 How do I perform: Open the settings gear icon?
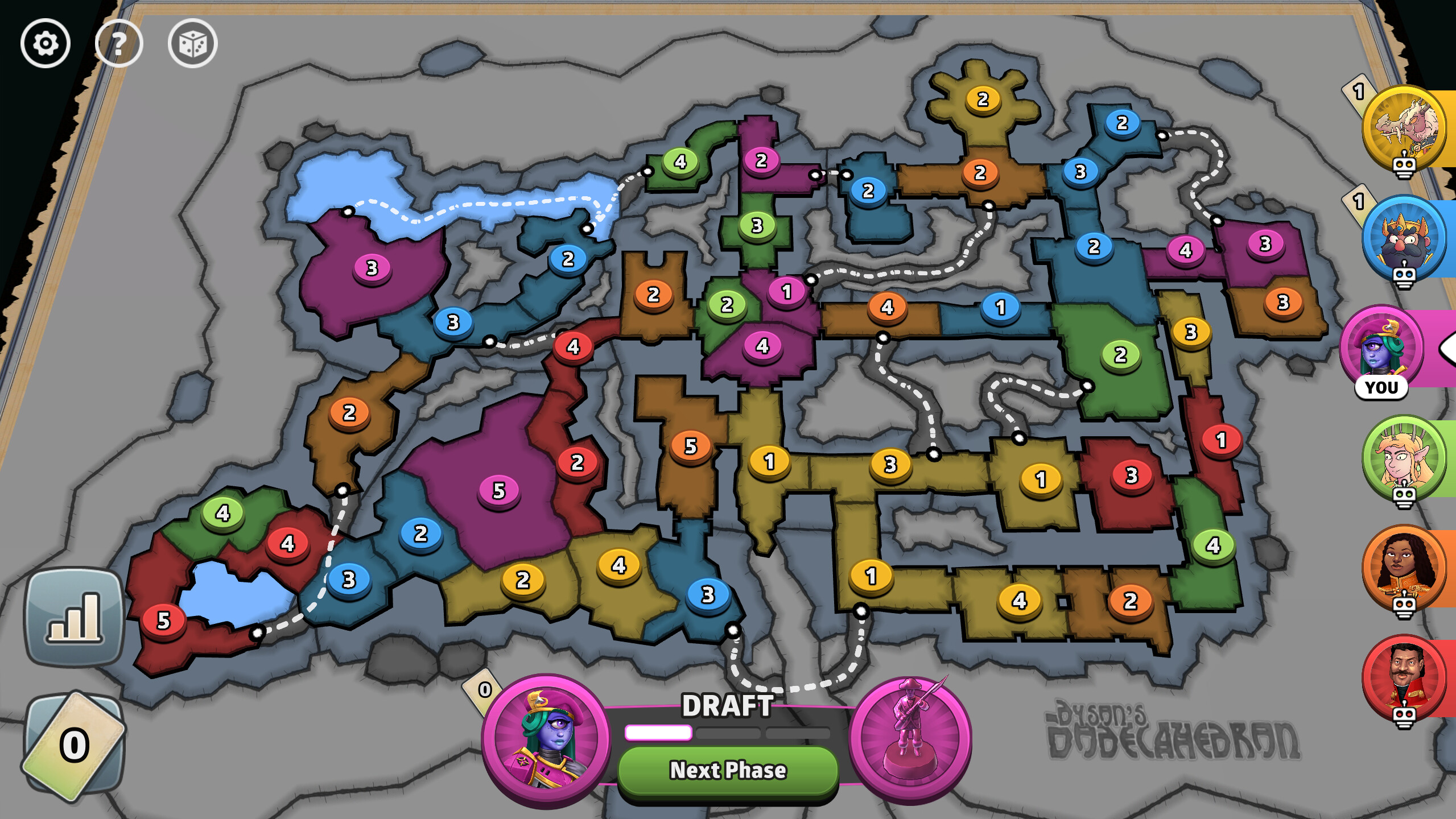pyautogui.click(x=46, y=43)
